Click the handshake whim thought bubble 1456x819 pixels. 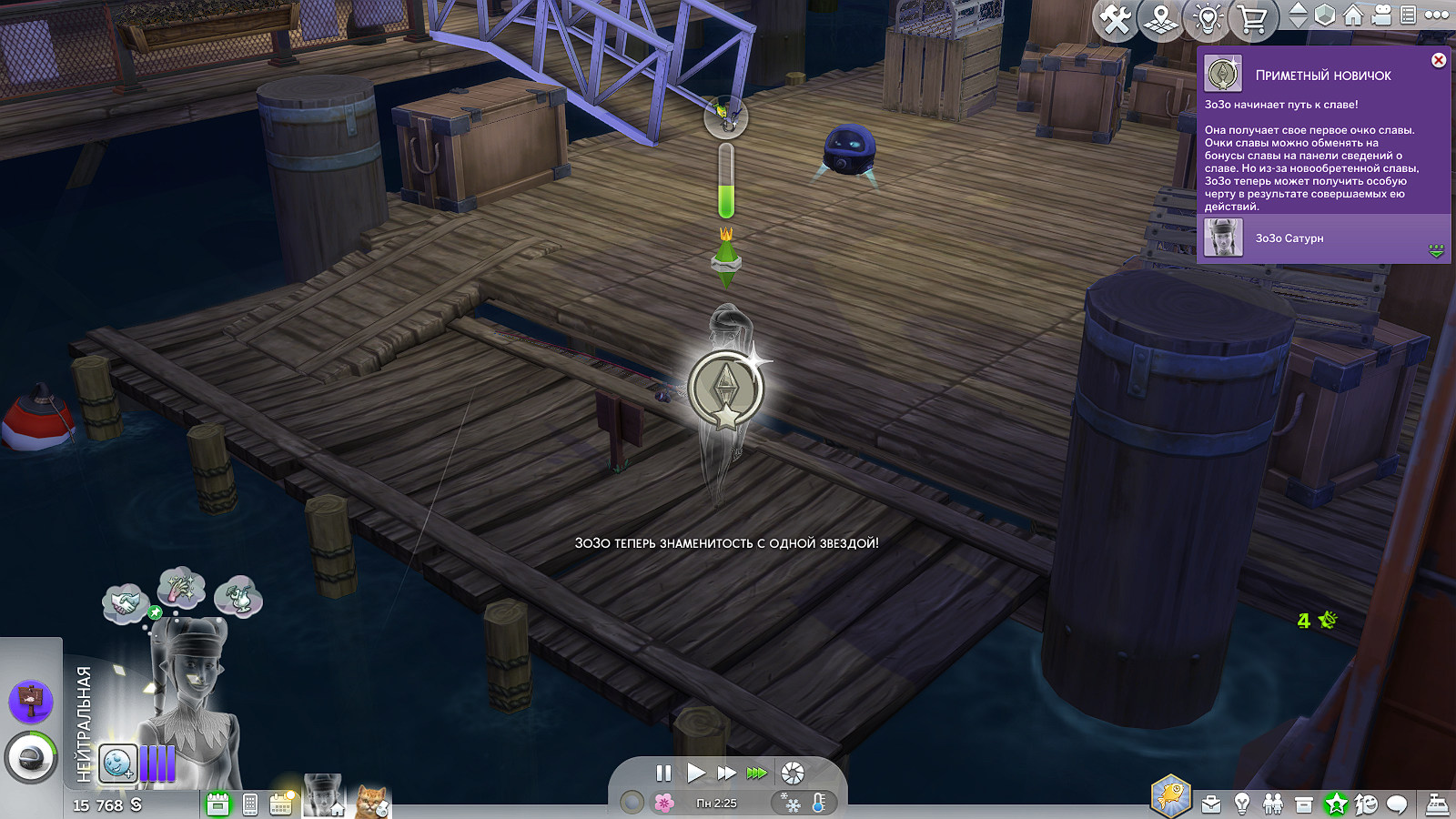tap(125, 603)
